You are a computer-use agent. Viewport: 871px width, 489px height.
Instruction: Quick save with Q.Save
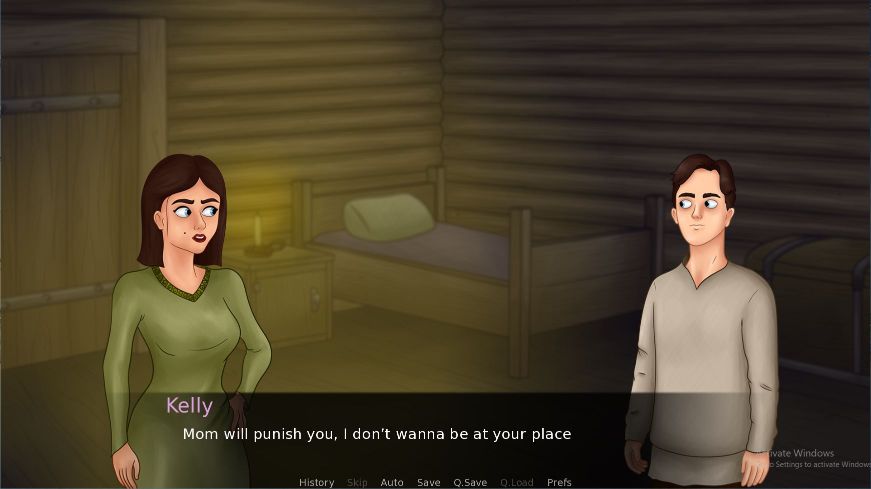tap(470, 482)
